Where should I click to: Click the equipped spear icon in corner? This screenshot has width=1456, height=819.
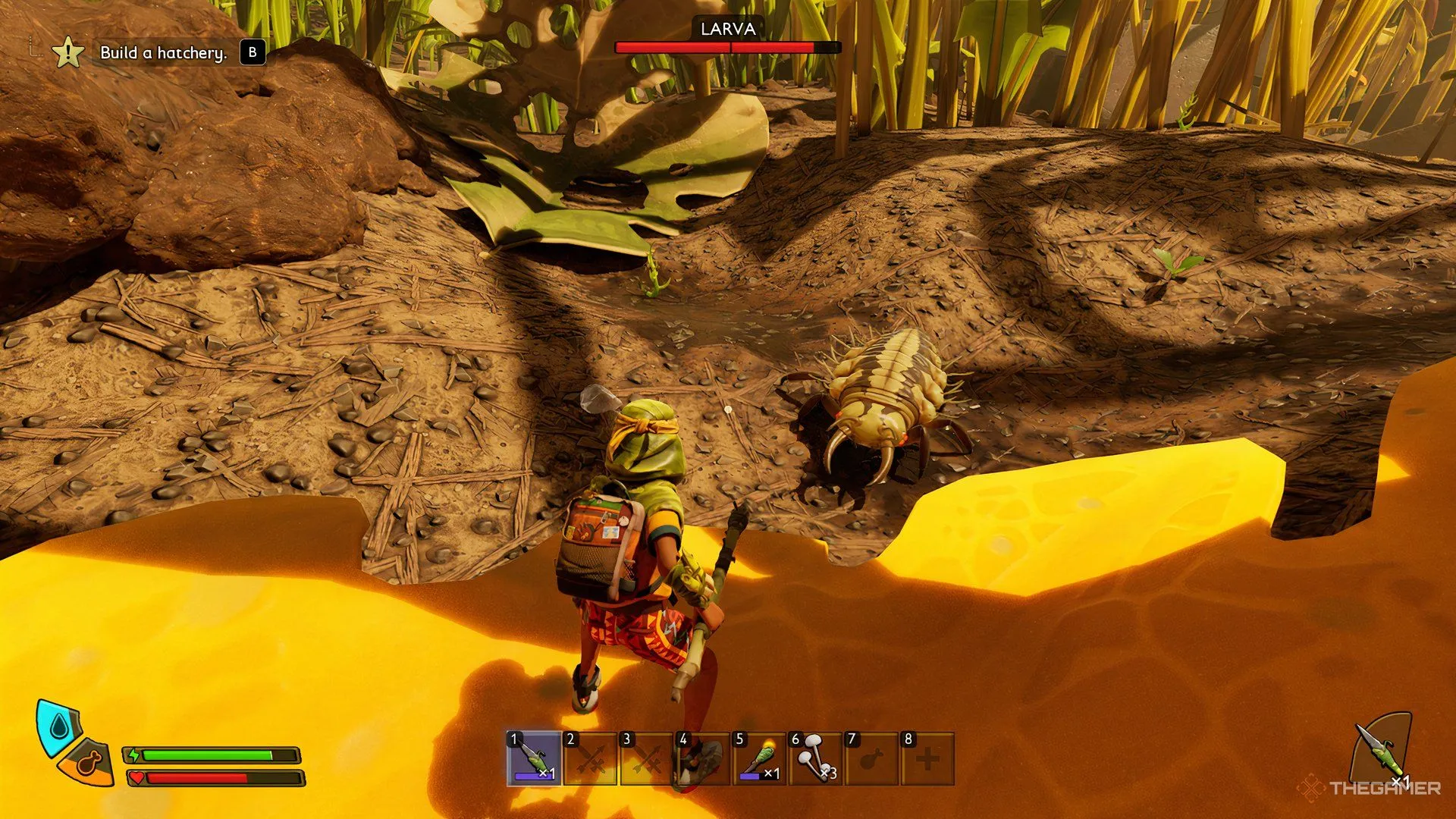coord(1382,751)
